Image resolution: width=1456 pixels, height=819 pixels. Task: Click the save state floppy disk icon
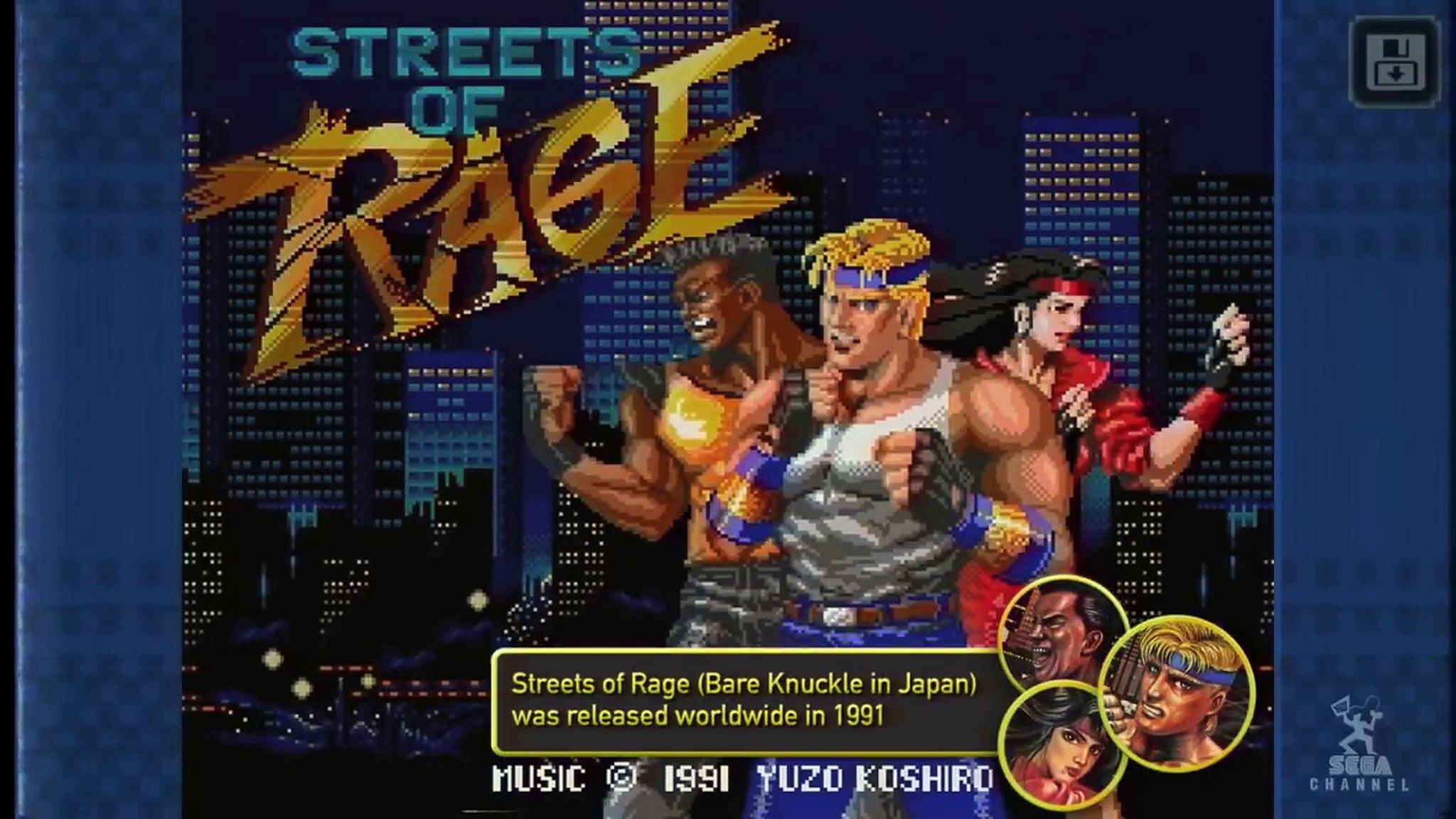pyautogui.click(x=1395, y=60)
